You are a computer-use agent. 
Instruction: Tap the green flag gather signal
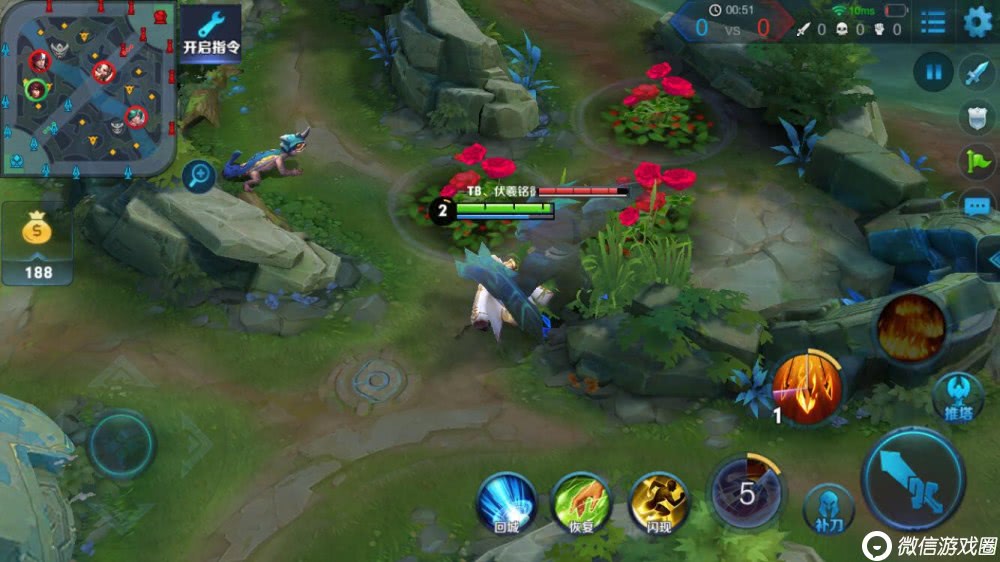976,161
